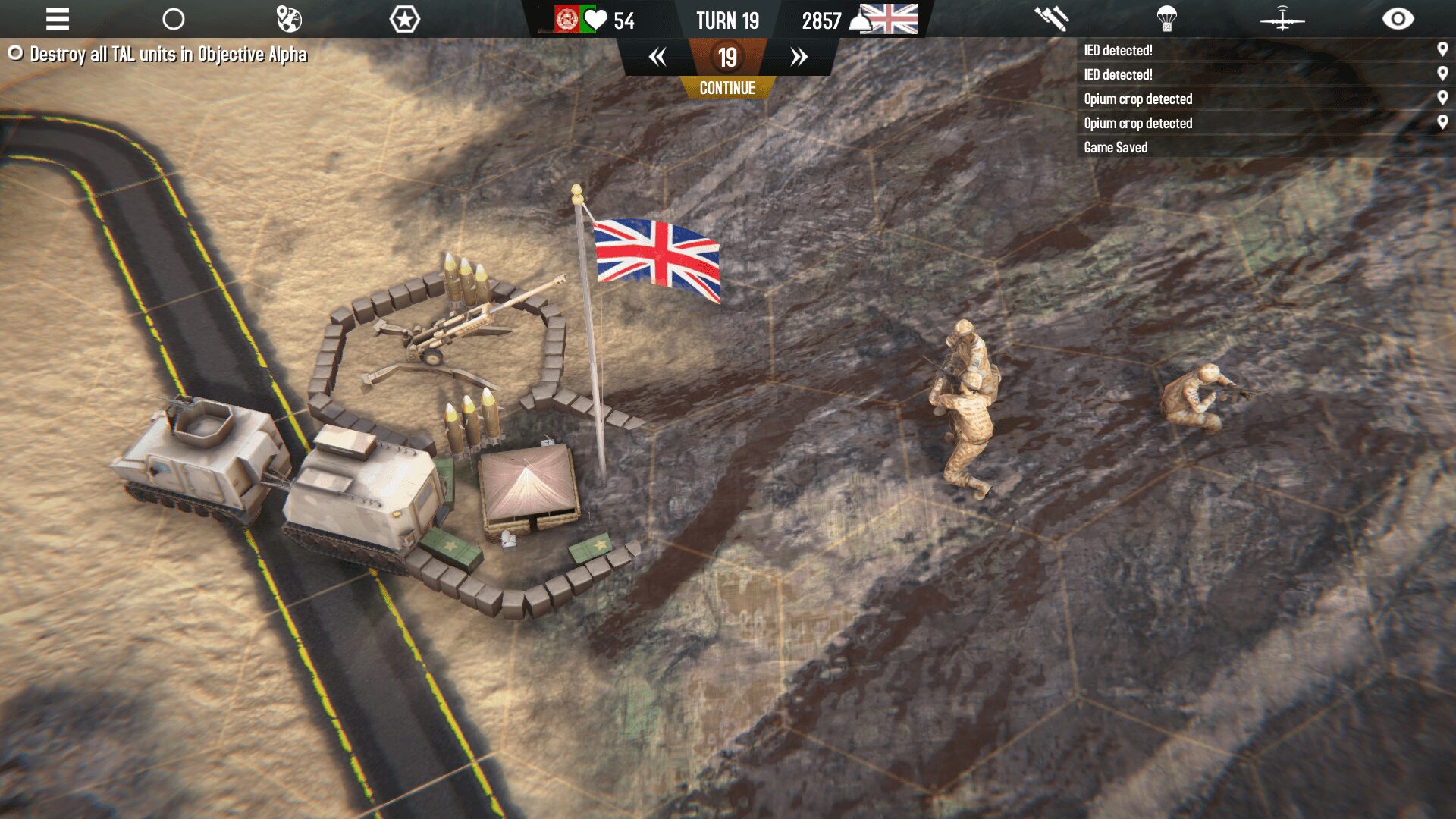This screenshot has height=819, width=1456.
Task: Open the hamburger main menu
Action: (58, 19)
